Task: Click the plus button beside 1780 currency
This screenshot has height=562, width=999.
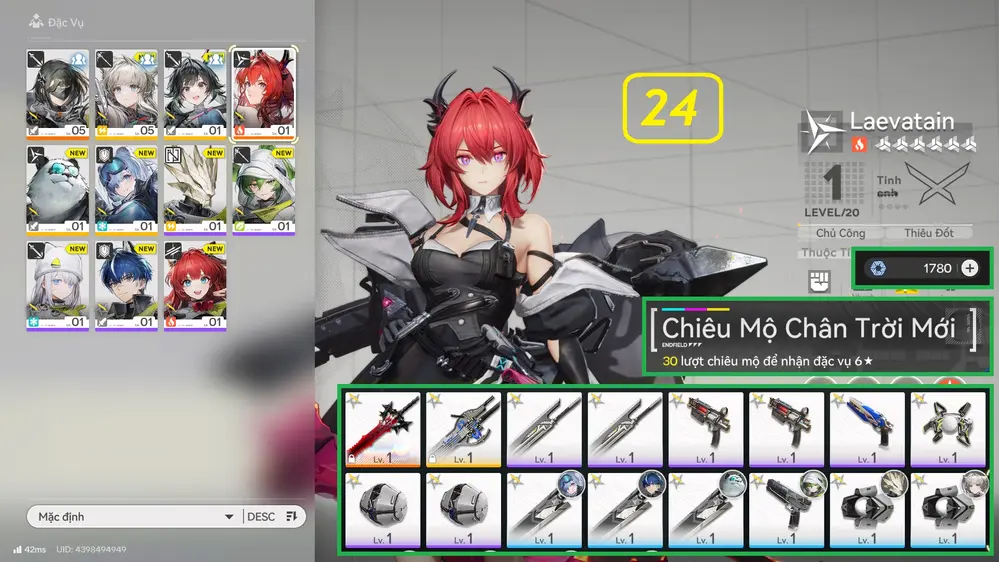Action: [x=969, y=268]
